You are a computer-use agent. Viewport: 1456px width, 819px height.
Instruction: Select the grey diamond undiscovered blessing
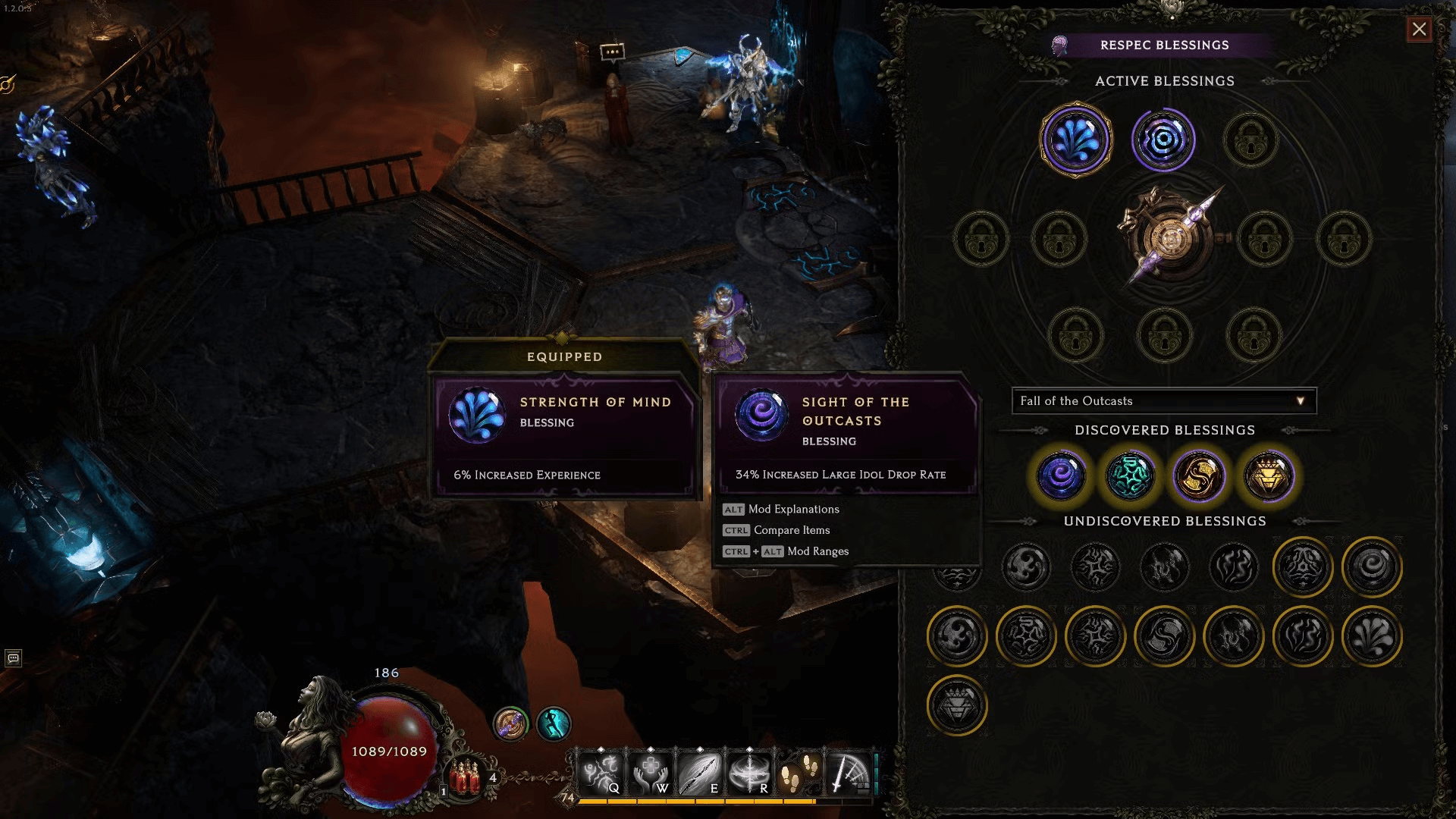[x=957, y=705]
